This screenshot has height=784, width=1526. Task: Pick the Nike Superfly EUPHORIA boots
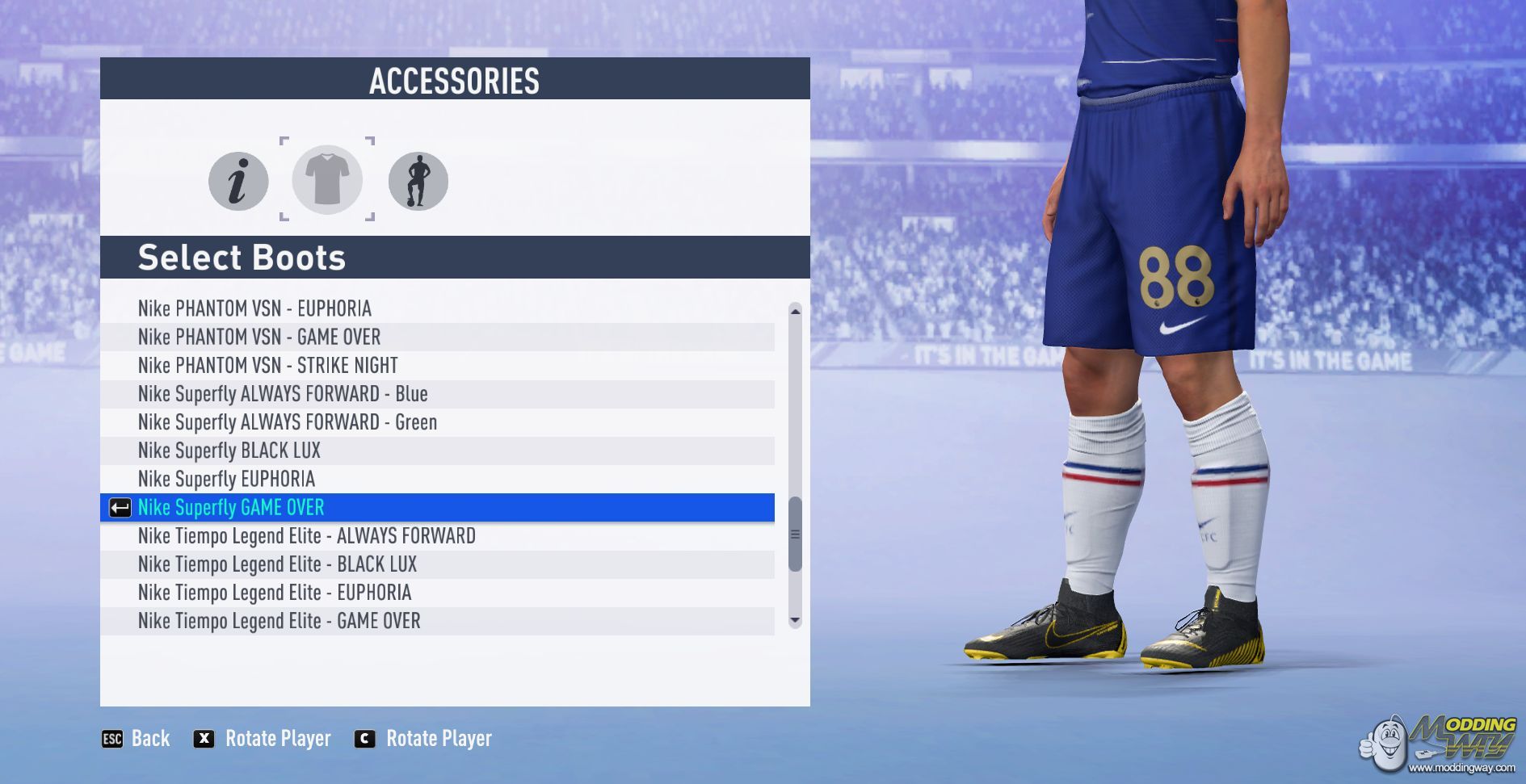[226, 479]
